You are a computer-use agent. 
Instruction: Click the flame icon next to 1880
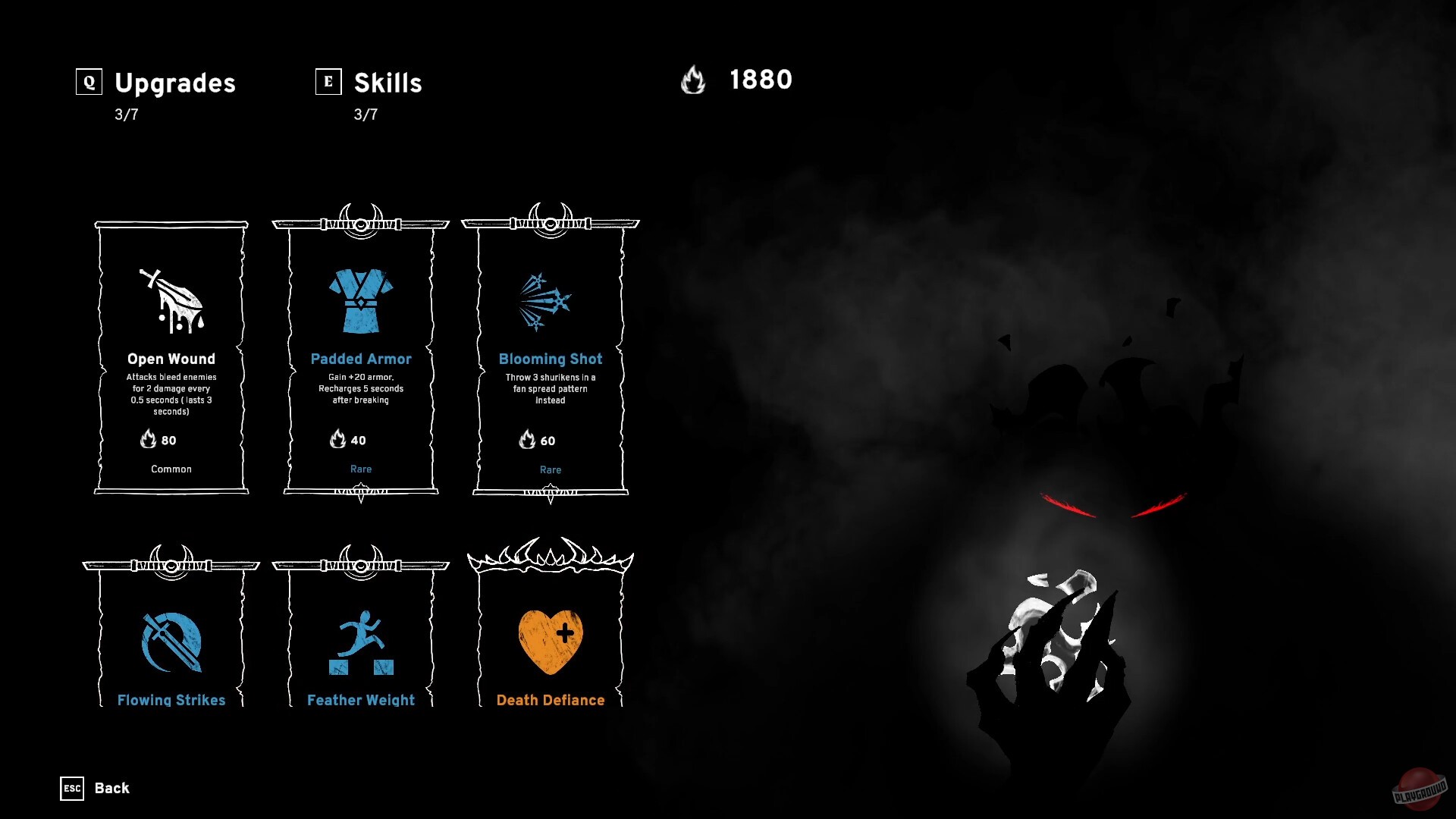[694, 81]
